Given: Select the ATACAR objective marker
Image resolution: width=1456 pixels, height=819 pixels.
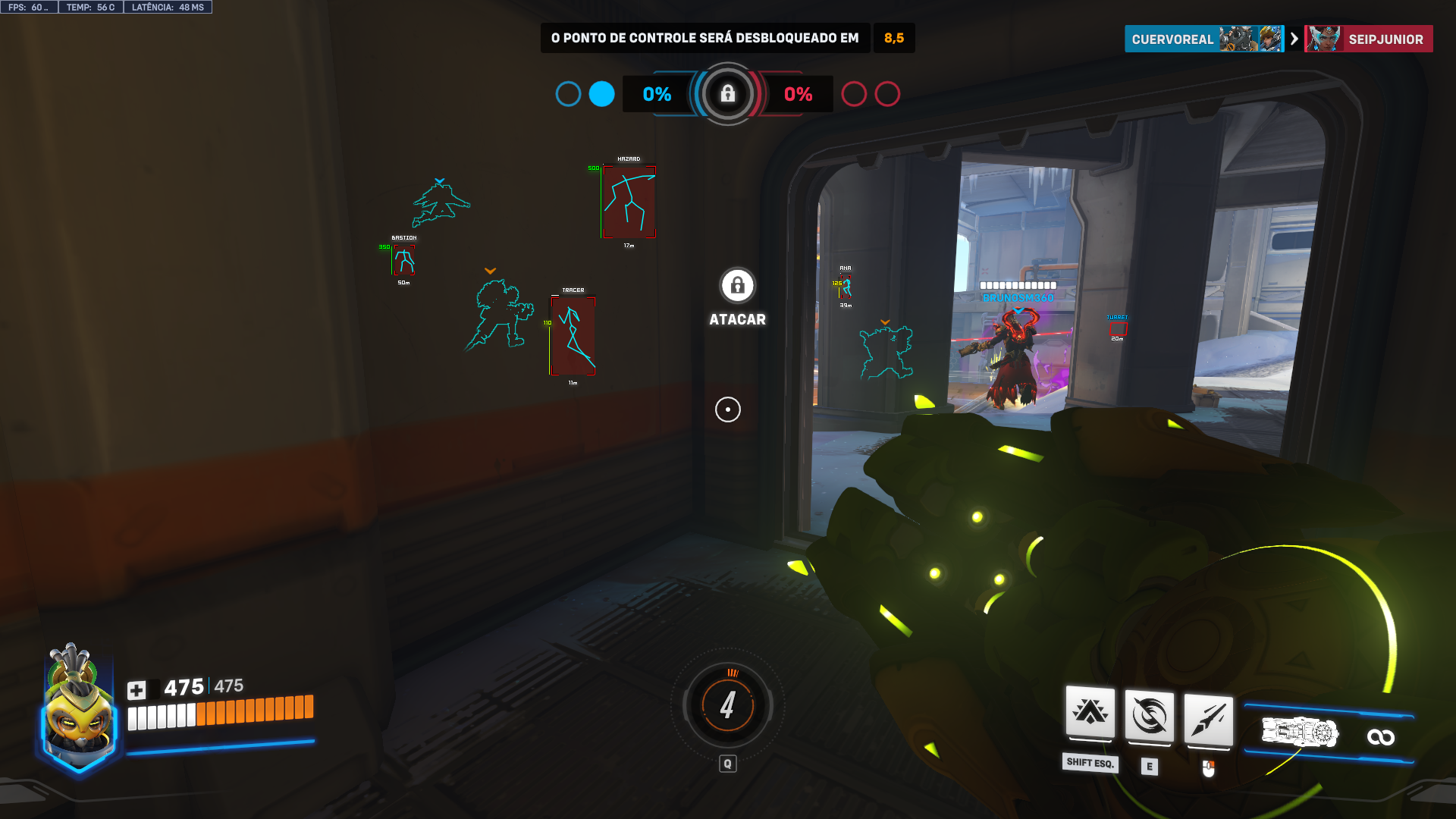Looking at the screenshot, I should [x=737, y=287].
